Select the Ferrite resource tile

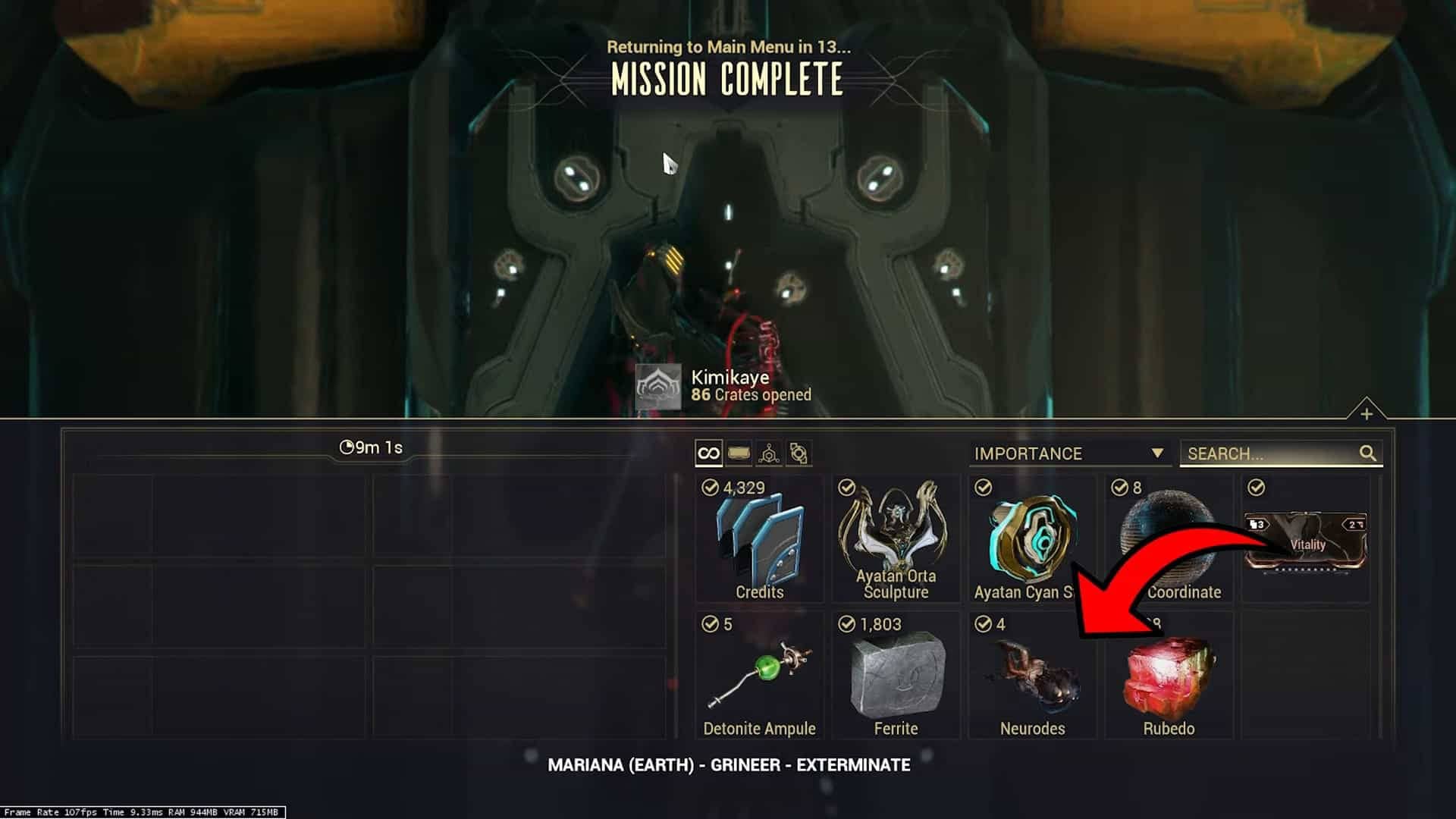896,676
